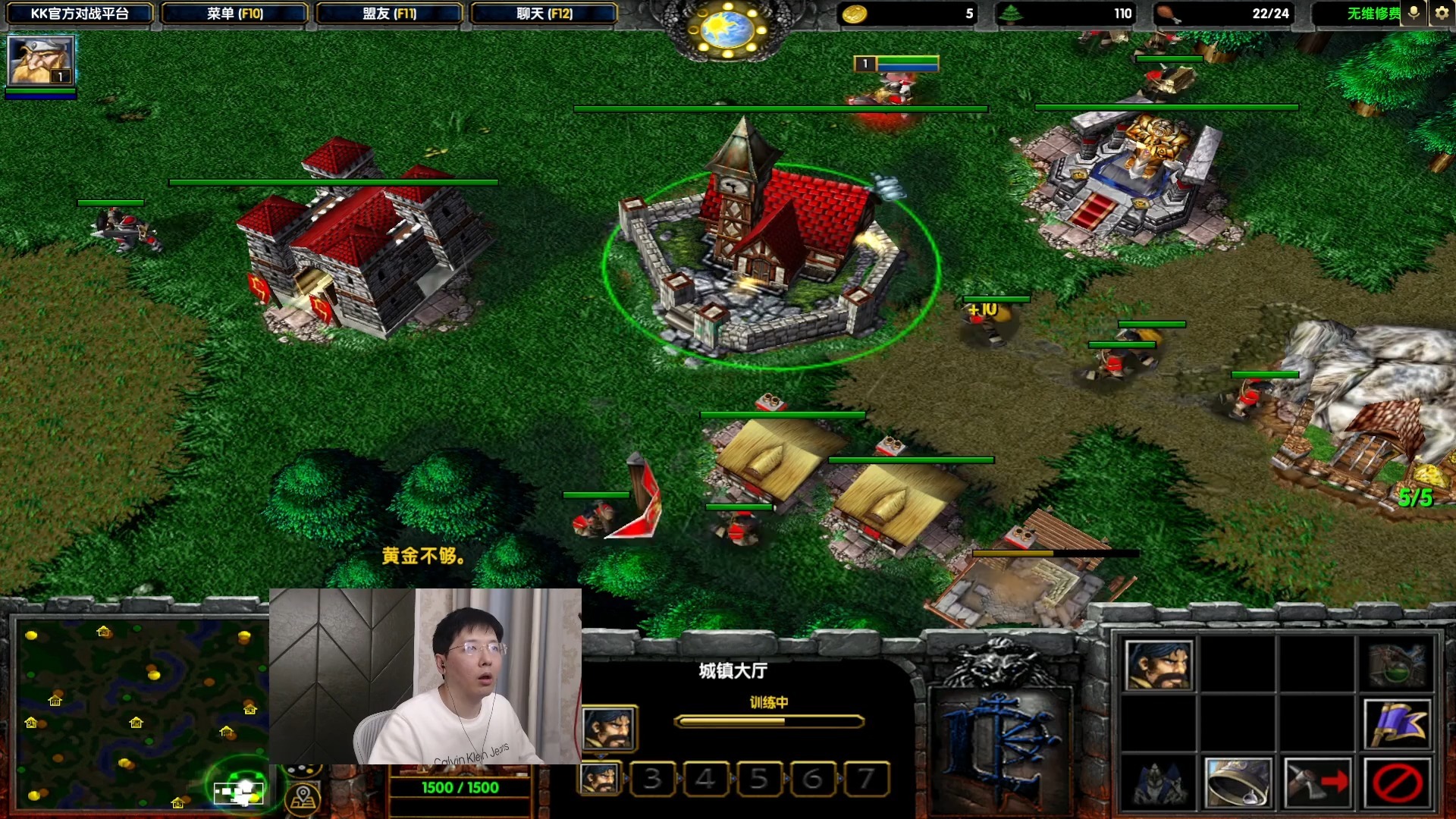Click the lumber research icon in top command slot
Viewport: 1456px width, 819px height.
(1399, 665)
